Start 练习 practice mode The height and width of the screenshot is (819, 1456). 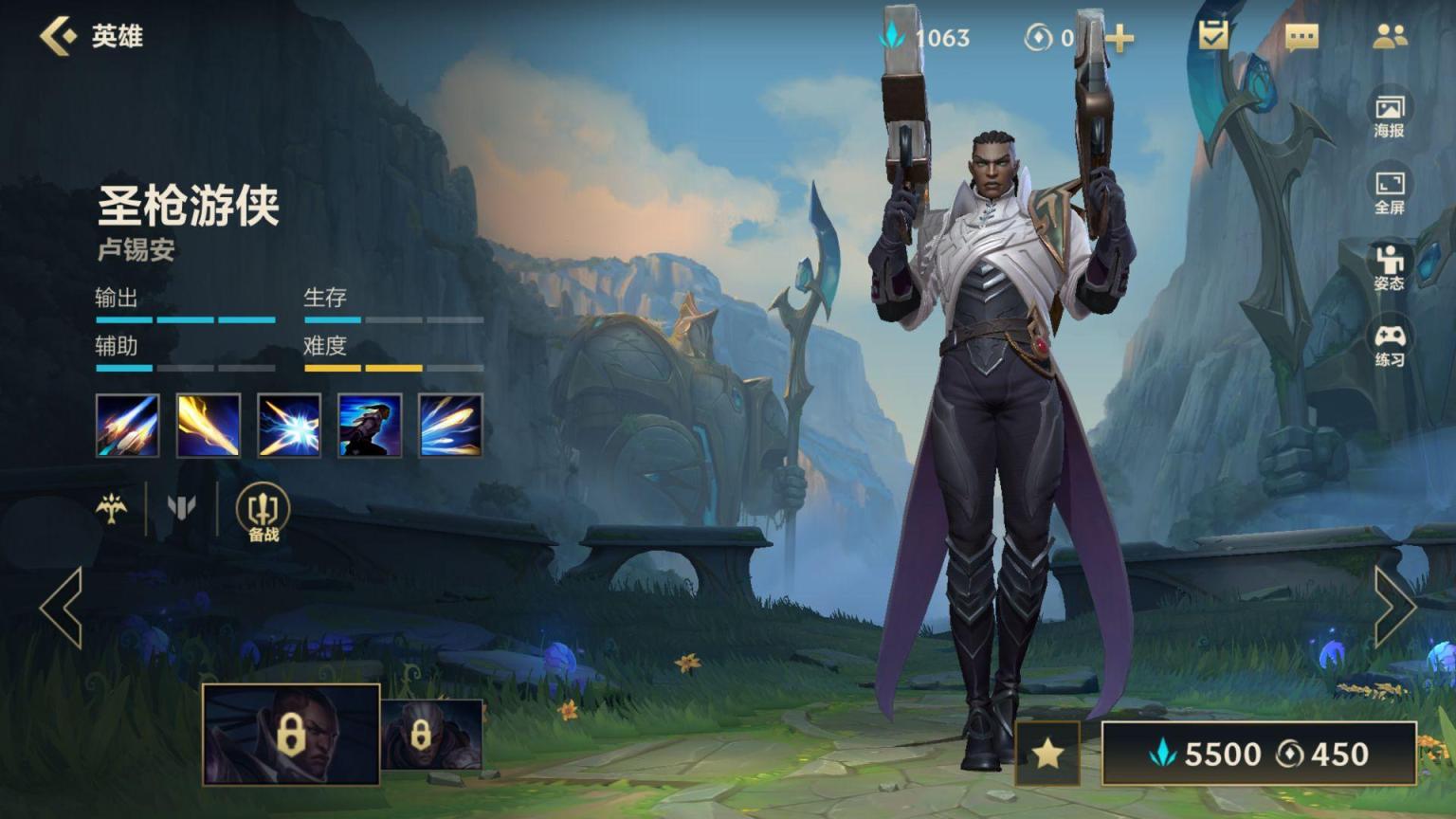pos(1389,345)
